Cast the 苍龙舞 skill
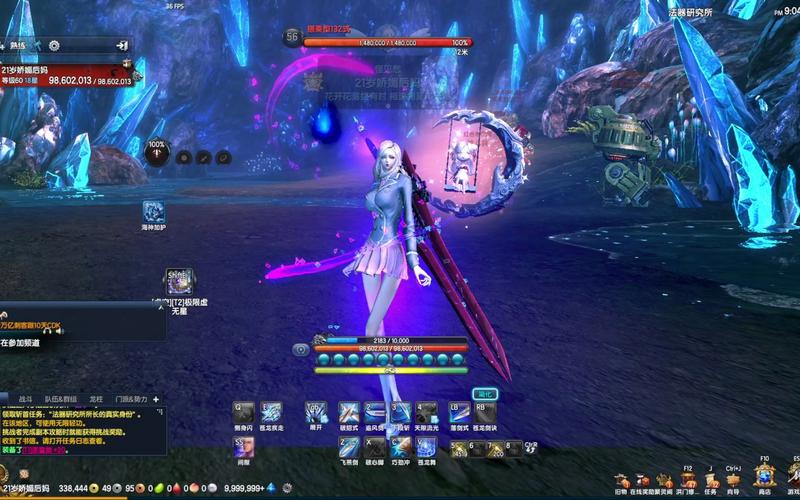This screenshot has width=800, height=500. point(426,447)
